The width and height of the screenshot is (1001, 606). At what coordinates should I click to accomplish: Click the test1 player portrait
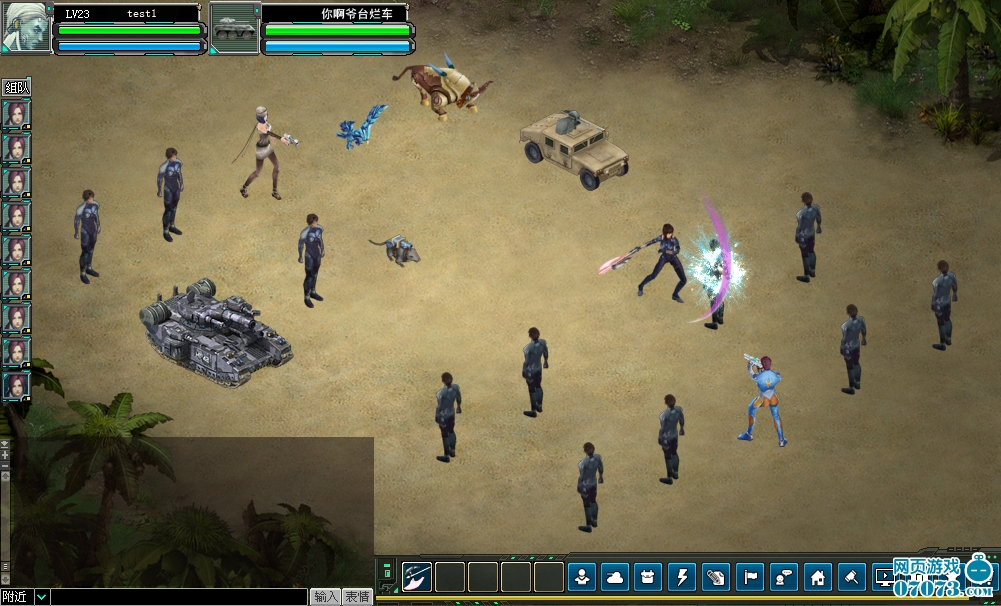pyautogui.click(x=25, y=26)
